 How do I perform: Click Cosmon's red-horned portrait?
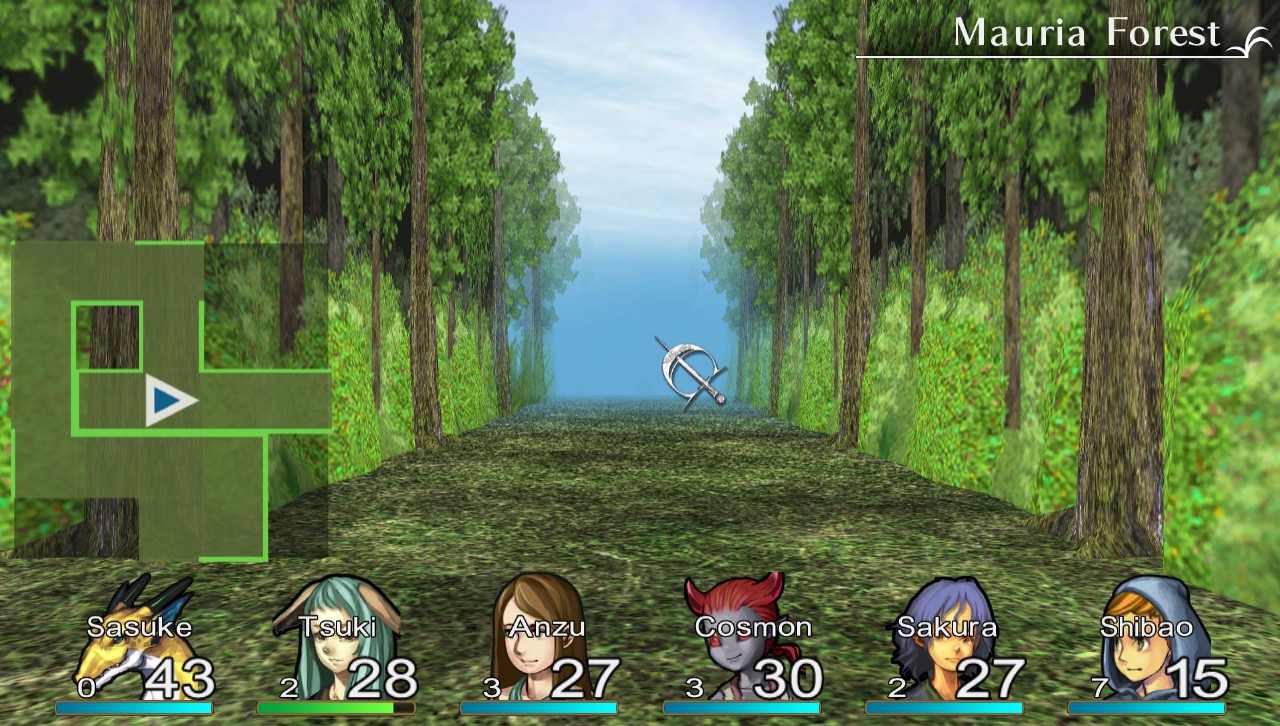point(735,615)
